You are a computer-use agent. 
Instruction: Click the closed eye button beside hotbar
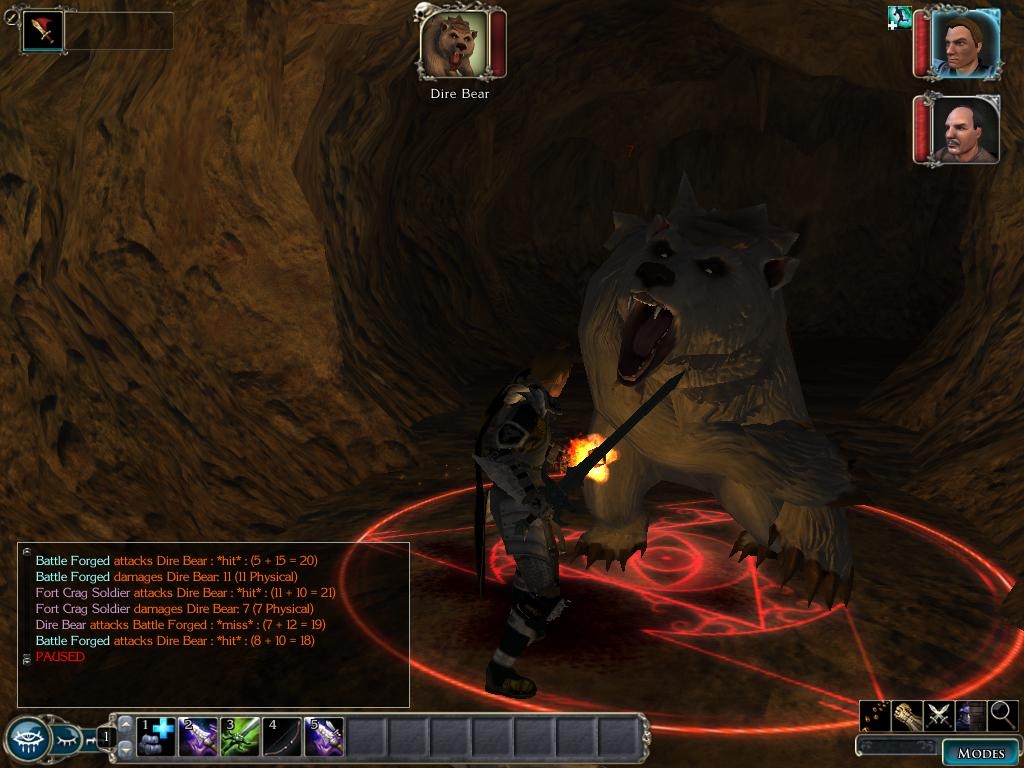pyautogui.click(x=66, y=740)
